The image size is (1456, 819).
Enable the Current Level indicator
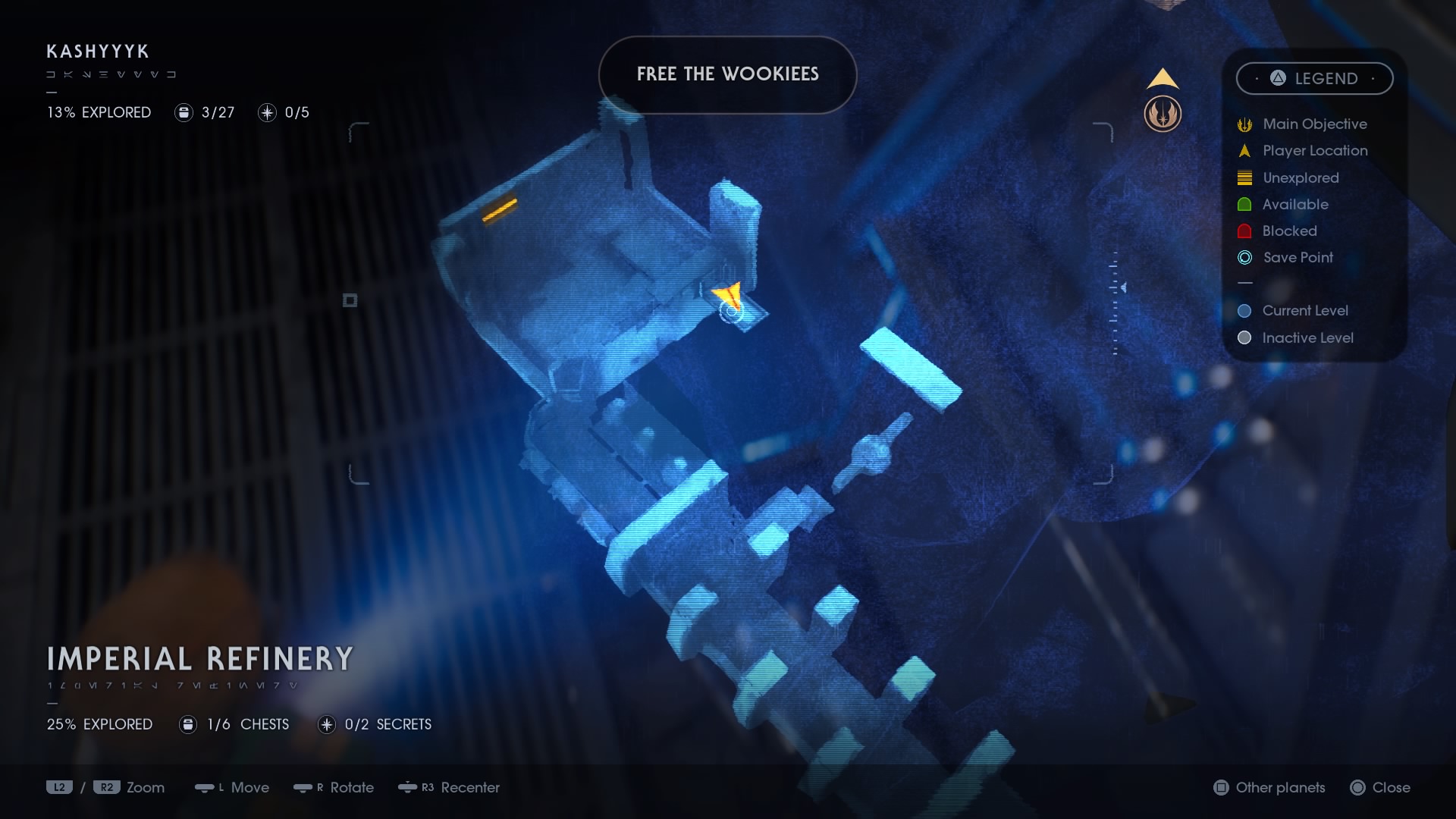[1244, 311]
